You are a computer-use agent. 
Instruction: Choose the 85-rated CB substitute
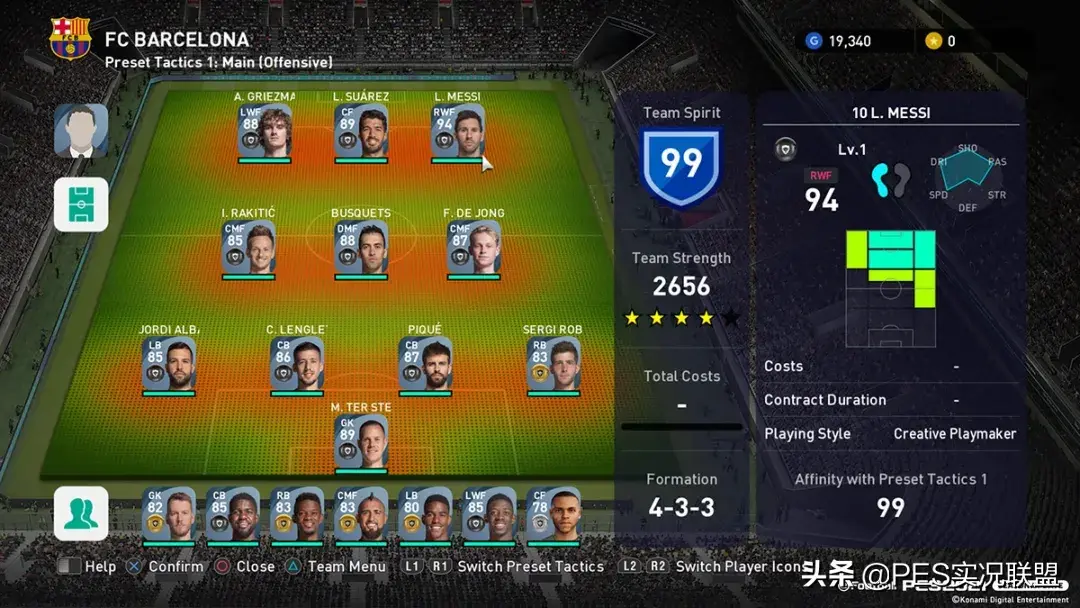(x=232, y=514)
